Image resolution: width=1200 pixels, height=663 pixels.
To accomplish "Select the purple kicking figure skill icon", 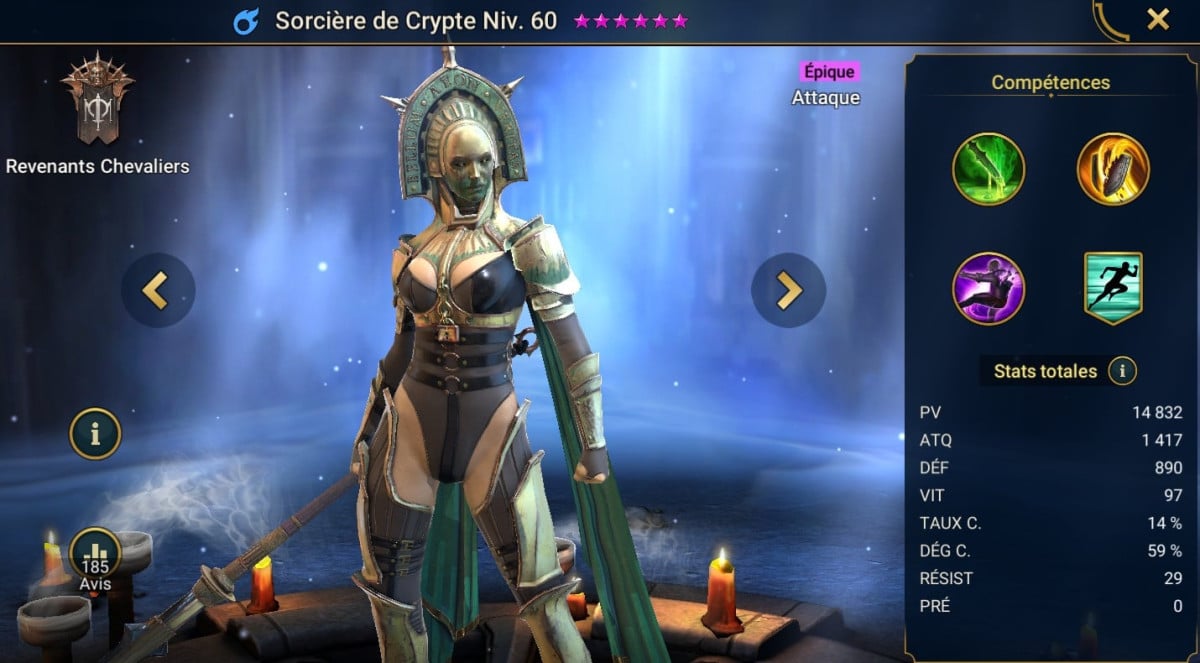I will pyautogui.click(x=988, y=288).
